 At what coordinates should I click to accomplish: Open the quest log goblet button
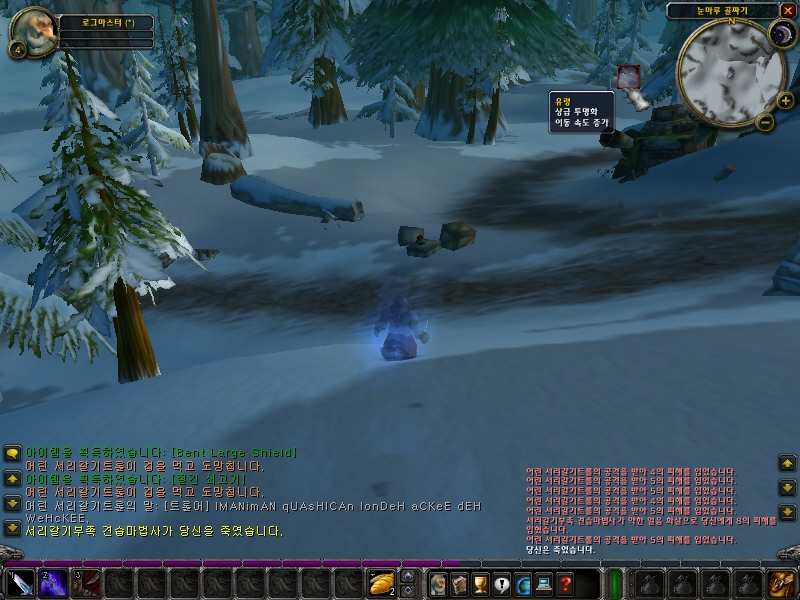(480, 583)
